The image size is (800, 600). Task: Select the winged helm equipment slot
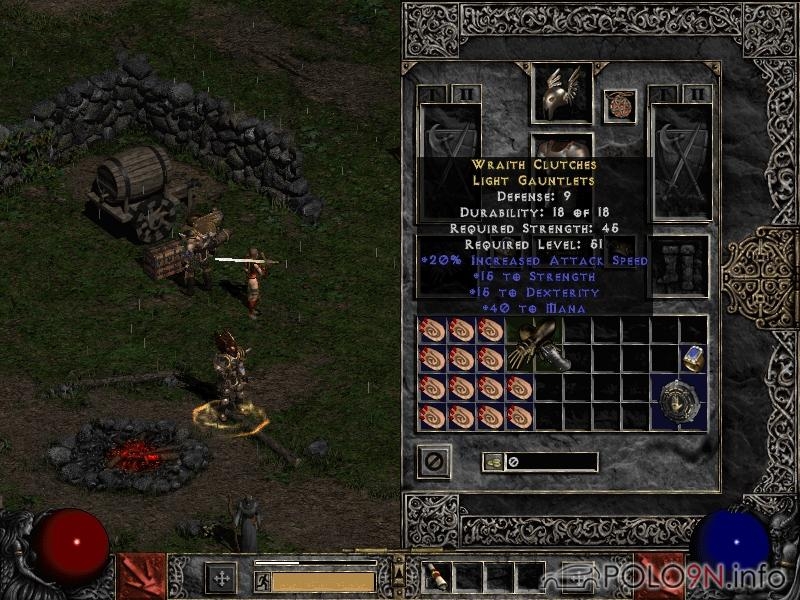click(561, 93)
